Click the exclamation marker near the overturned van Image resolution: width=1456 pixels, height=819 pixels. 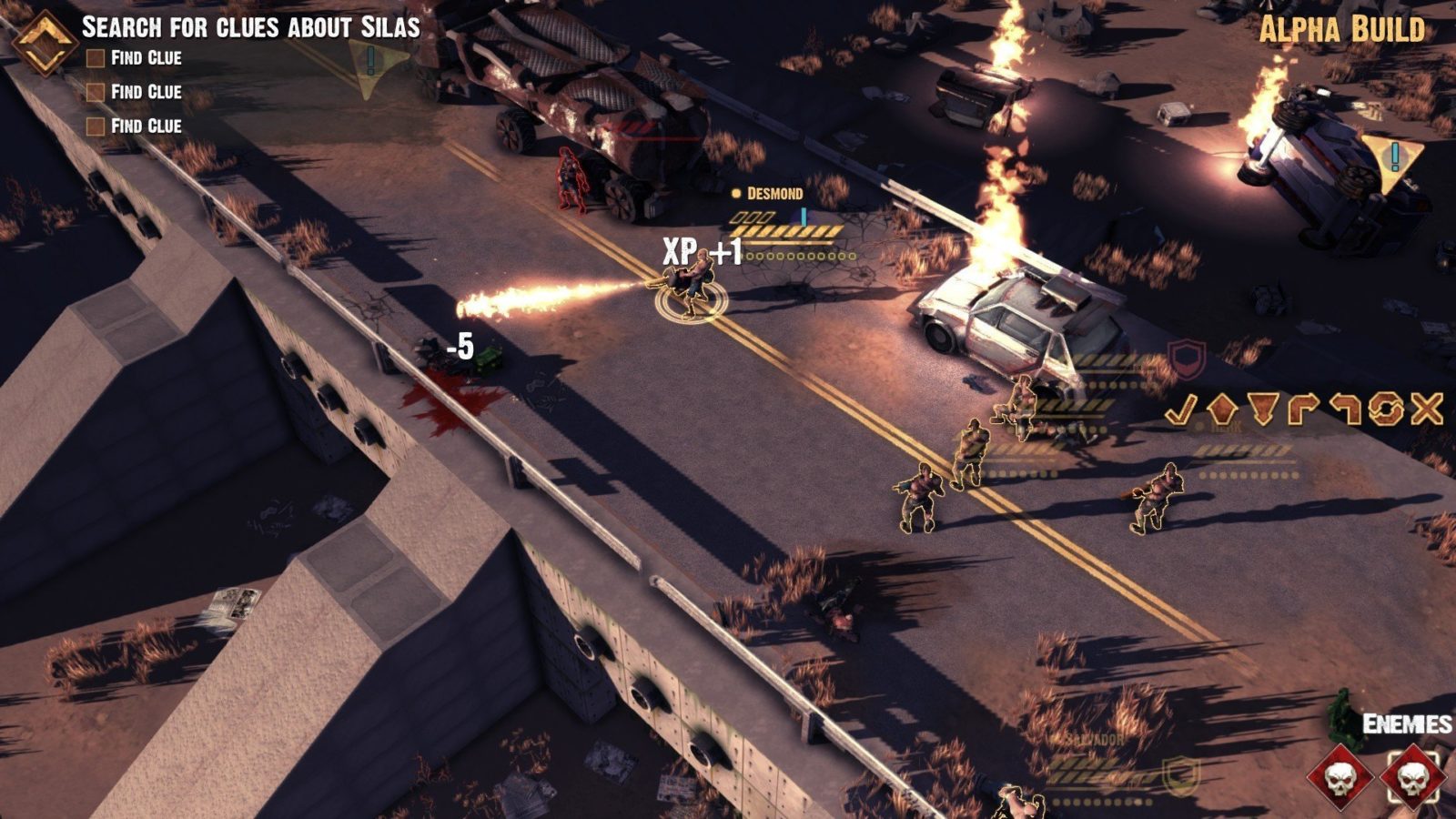point(1393,159)
